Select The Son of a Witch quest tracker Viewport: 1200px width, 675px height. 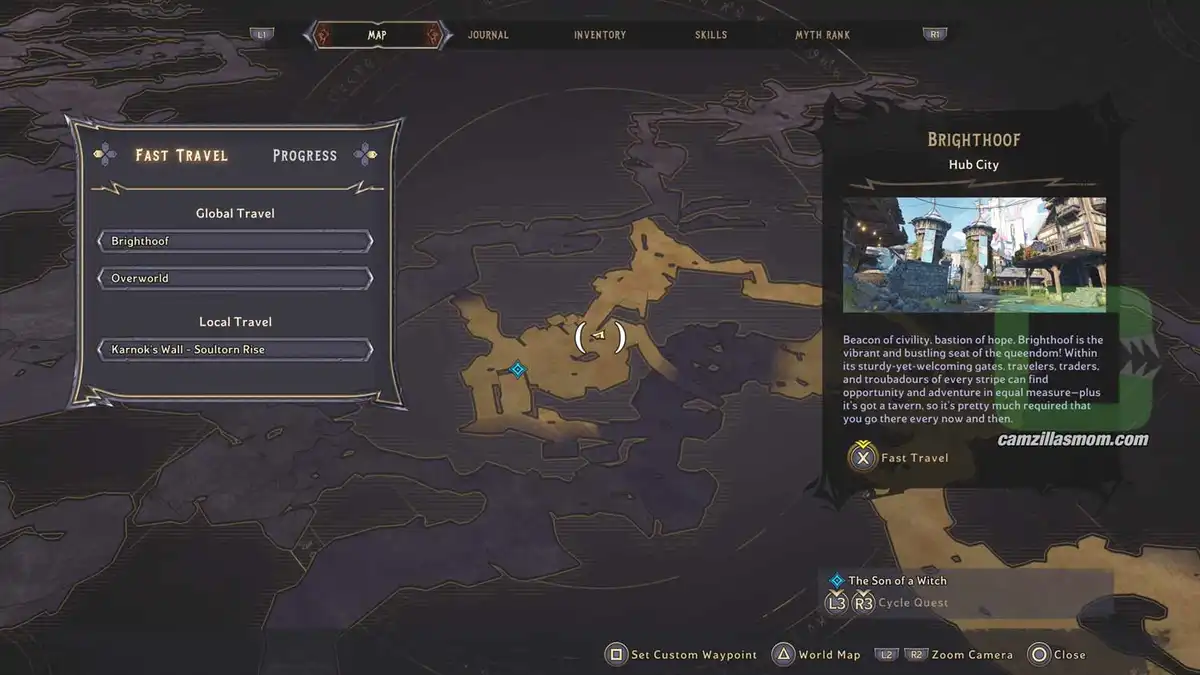tap(897, 580)
